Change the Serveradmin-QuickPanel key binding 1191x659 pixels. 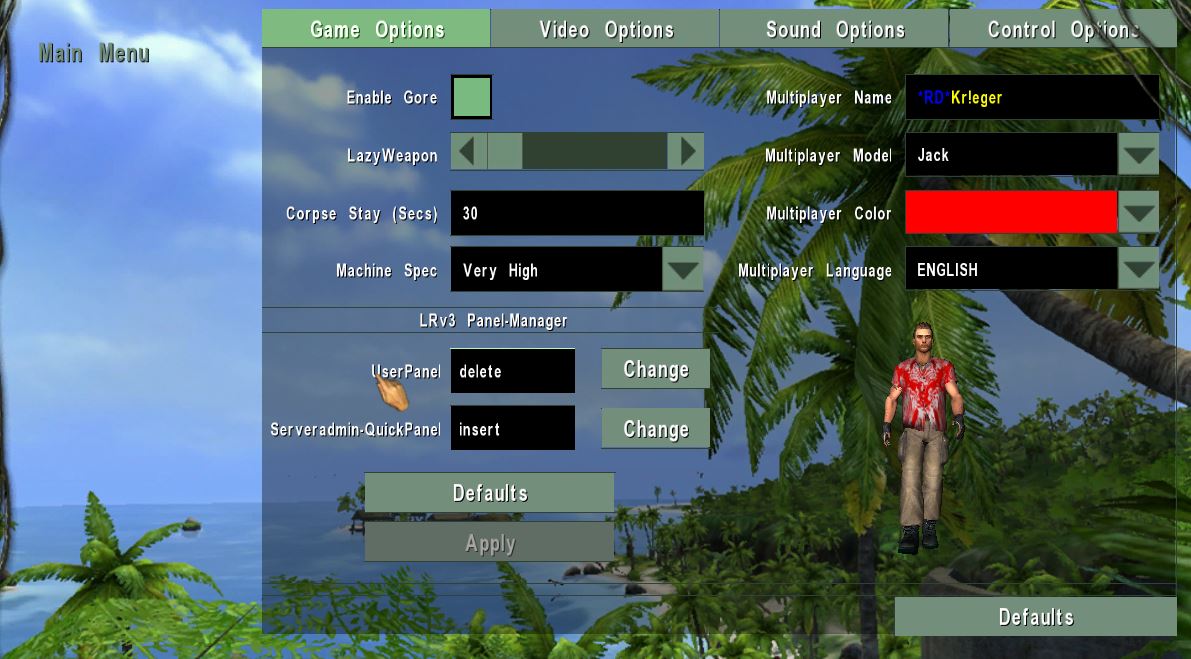(655, 429)
